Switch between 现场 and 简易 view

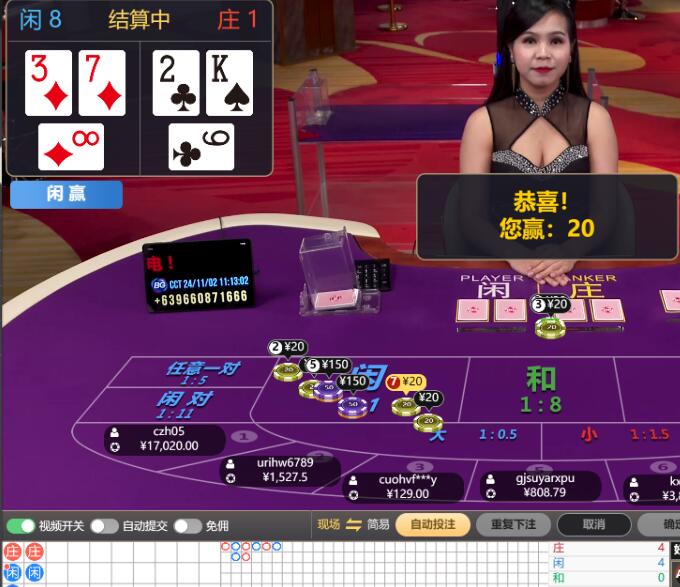353,525
